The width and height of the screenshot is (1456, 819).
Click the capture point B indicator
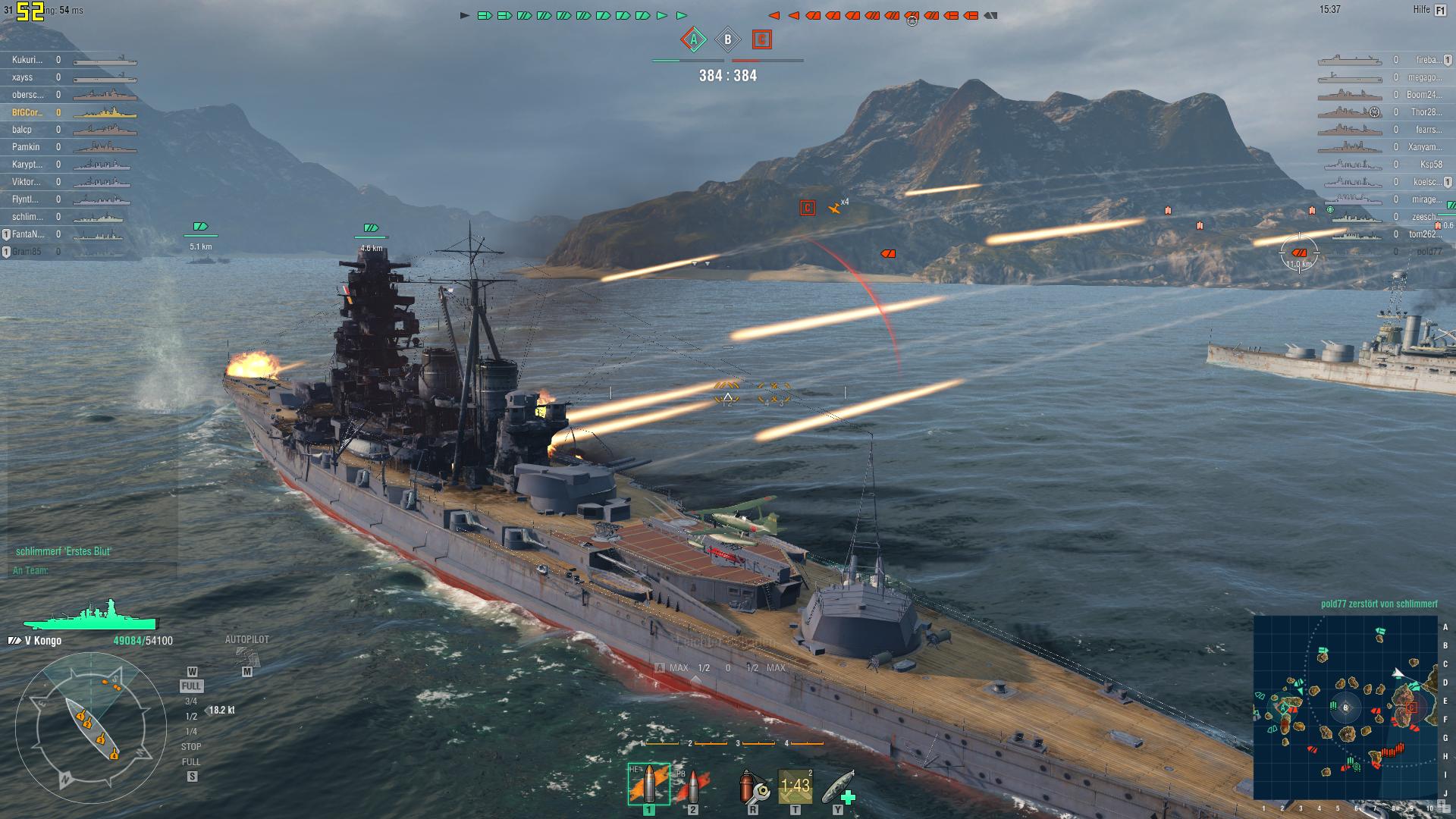coord(728,39)
